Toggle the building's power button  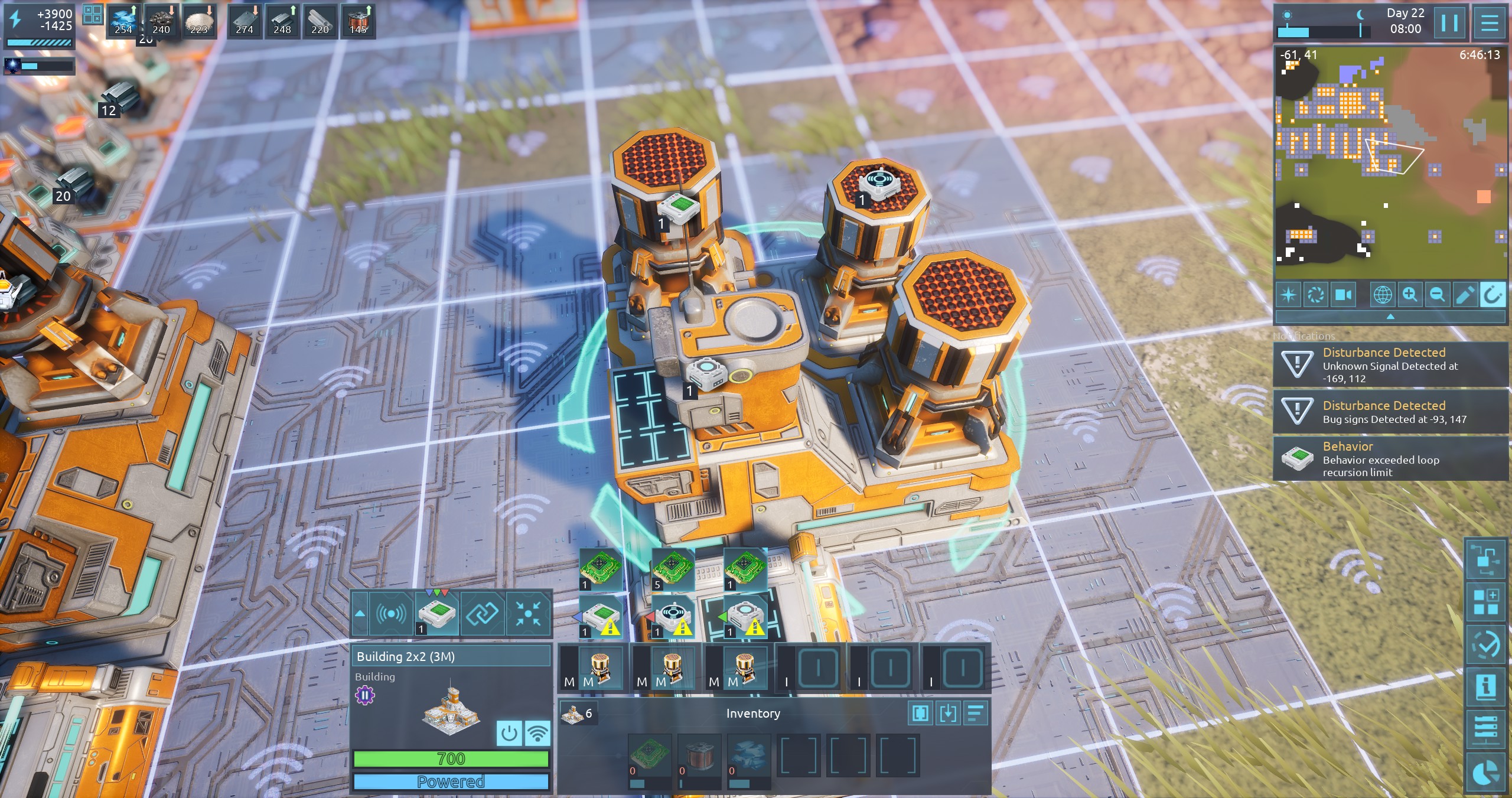click(x=509, y=733)
